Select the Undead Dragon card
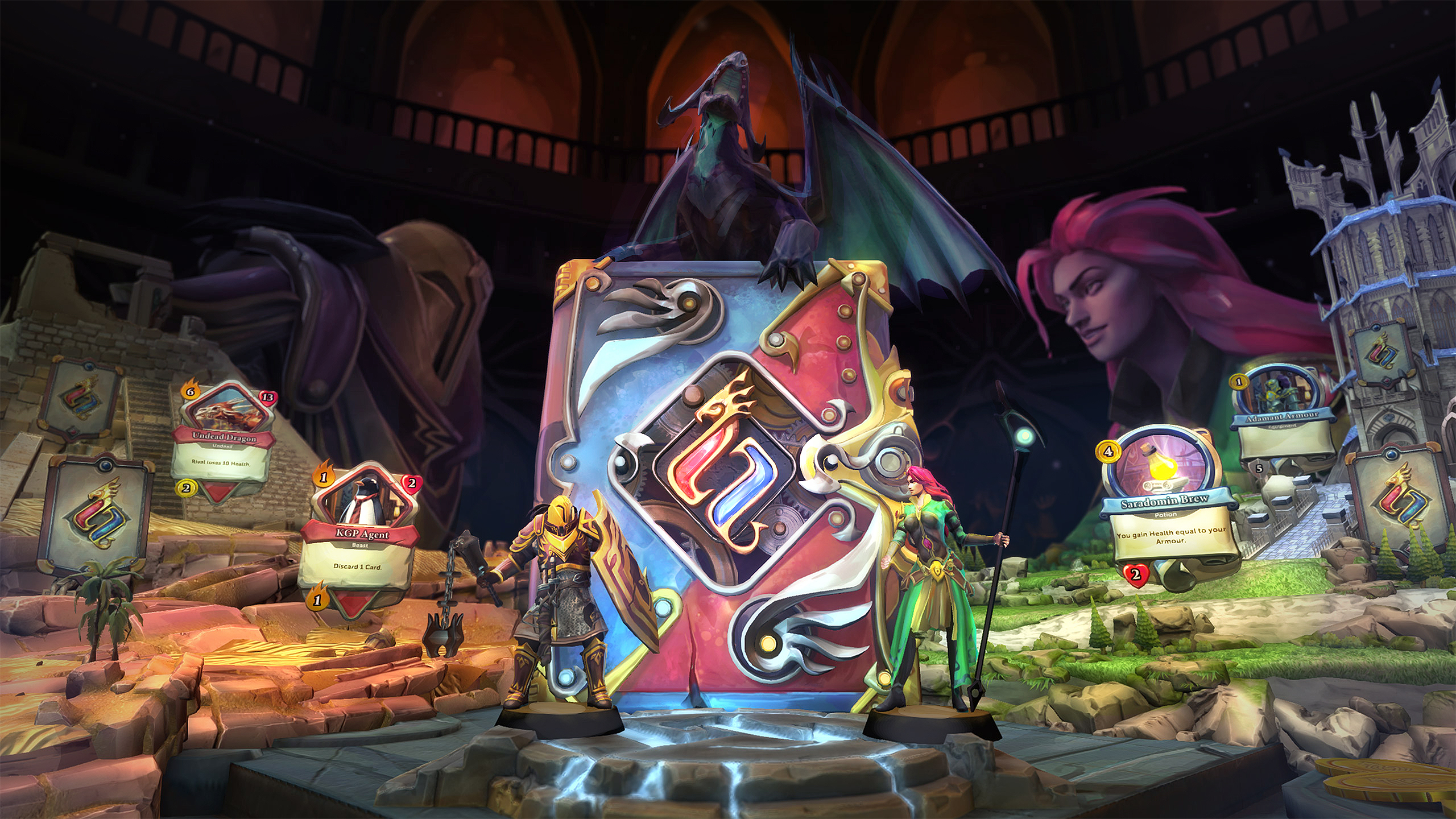Viewport: 1456px width, 819px height. [x=224, y=437]
